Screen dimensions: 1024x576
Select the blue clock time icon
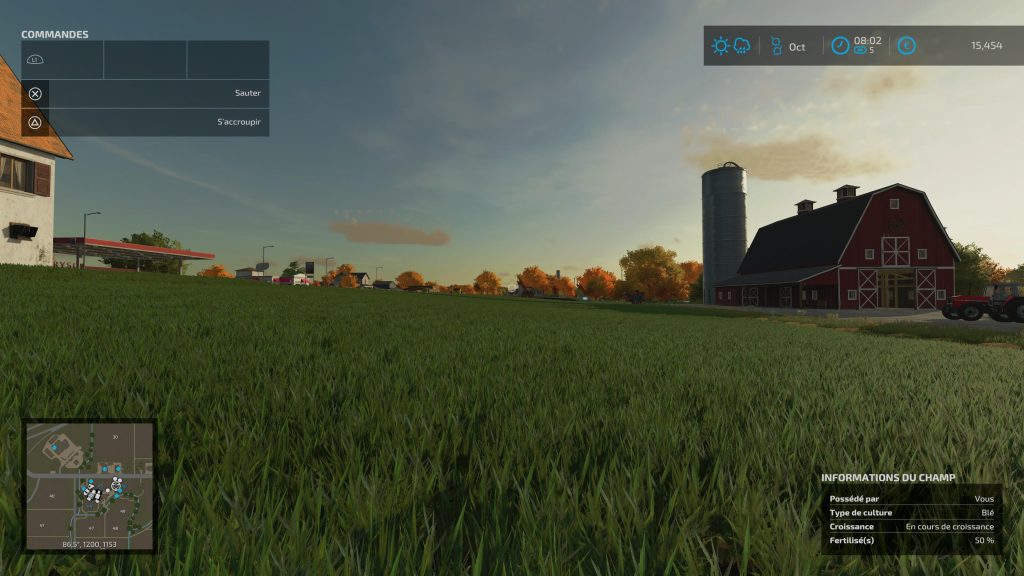tap(840, 46)
